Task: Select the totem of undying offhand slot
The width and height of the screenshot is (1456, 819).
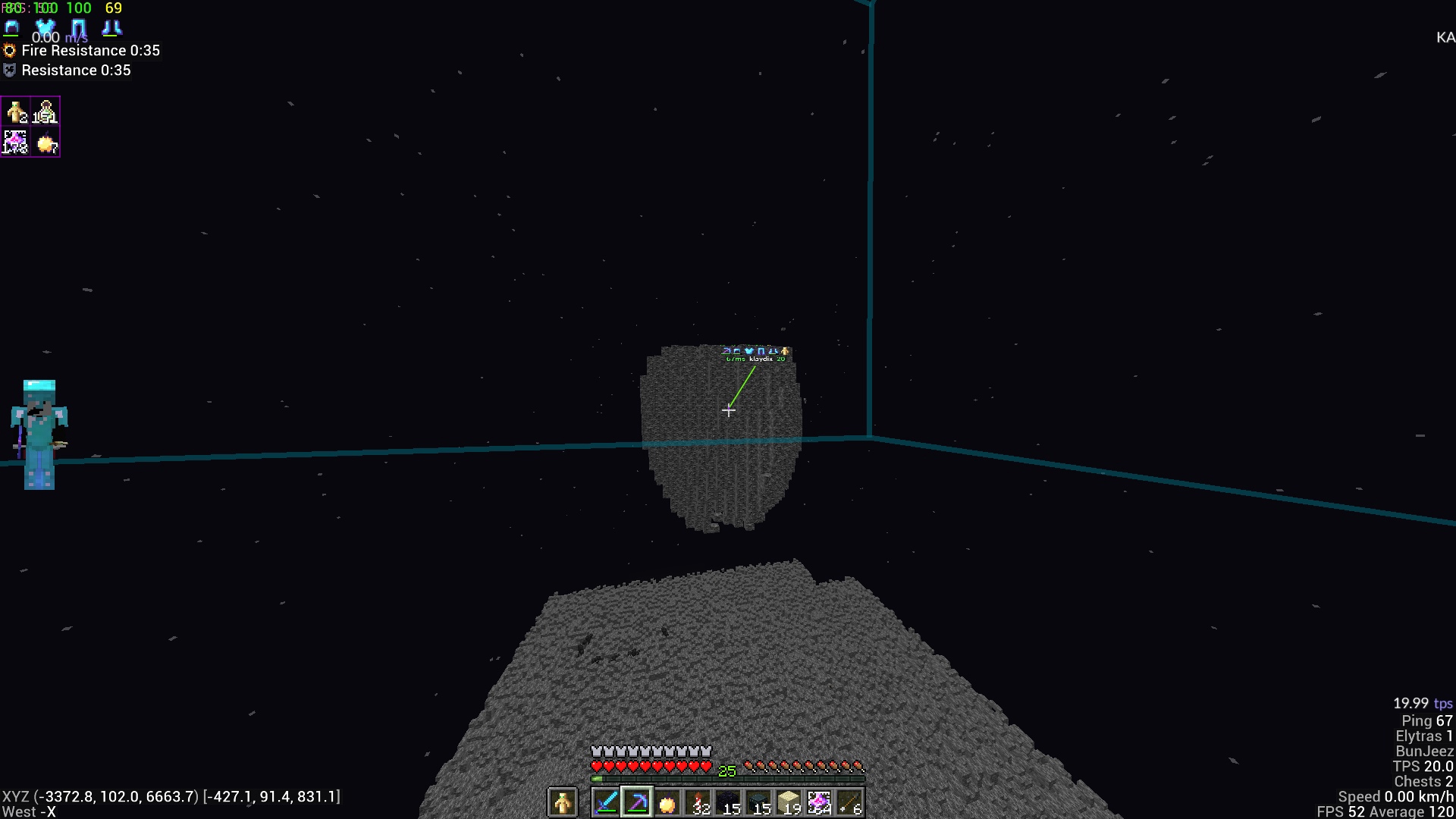Action: [x=563, y=802]
